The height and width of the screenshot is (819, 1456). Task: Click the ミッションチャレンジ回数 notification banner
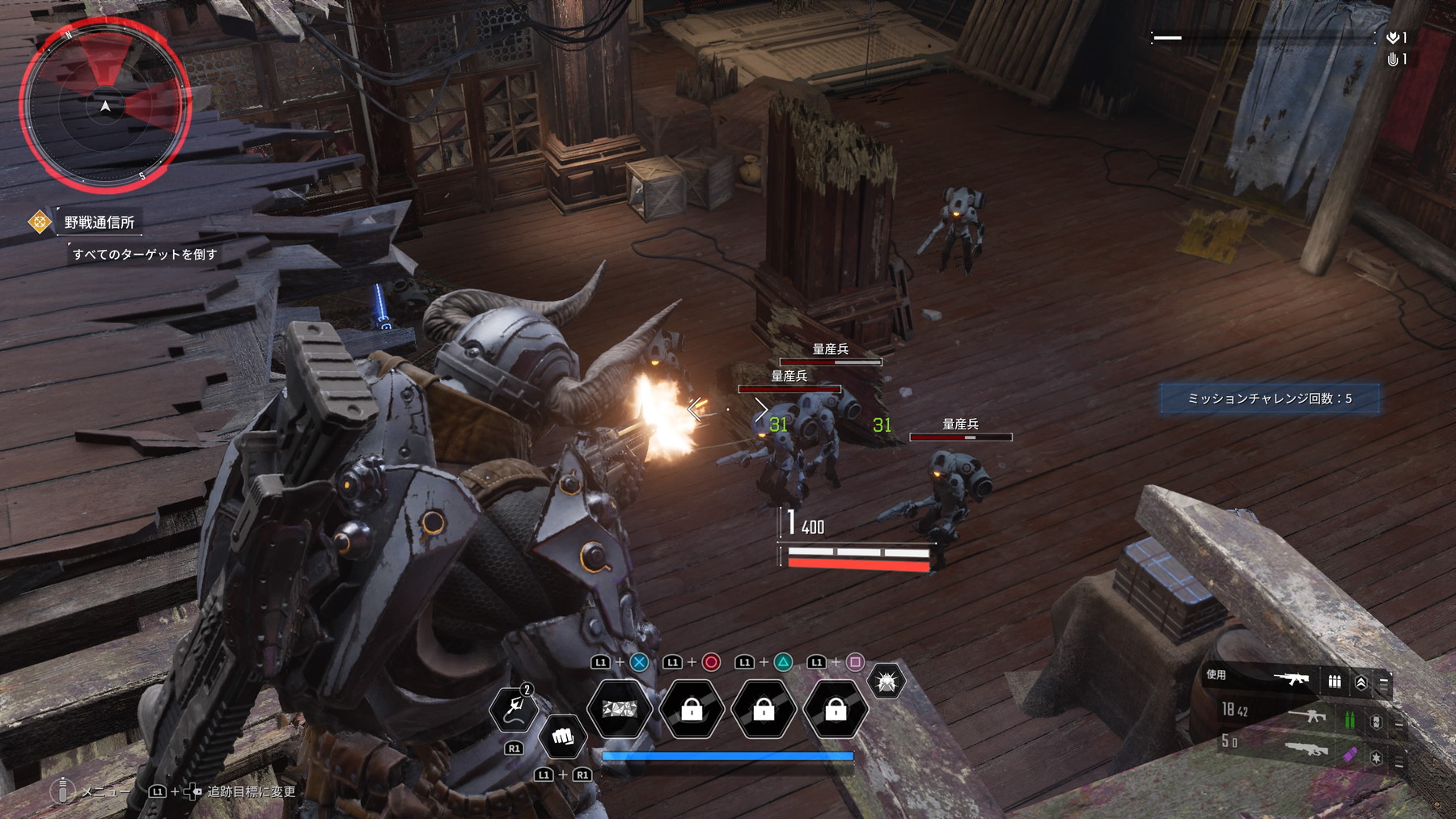tap(1269, 399)
